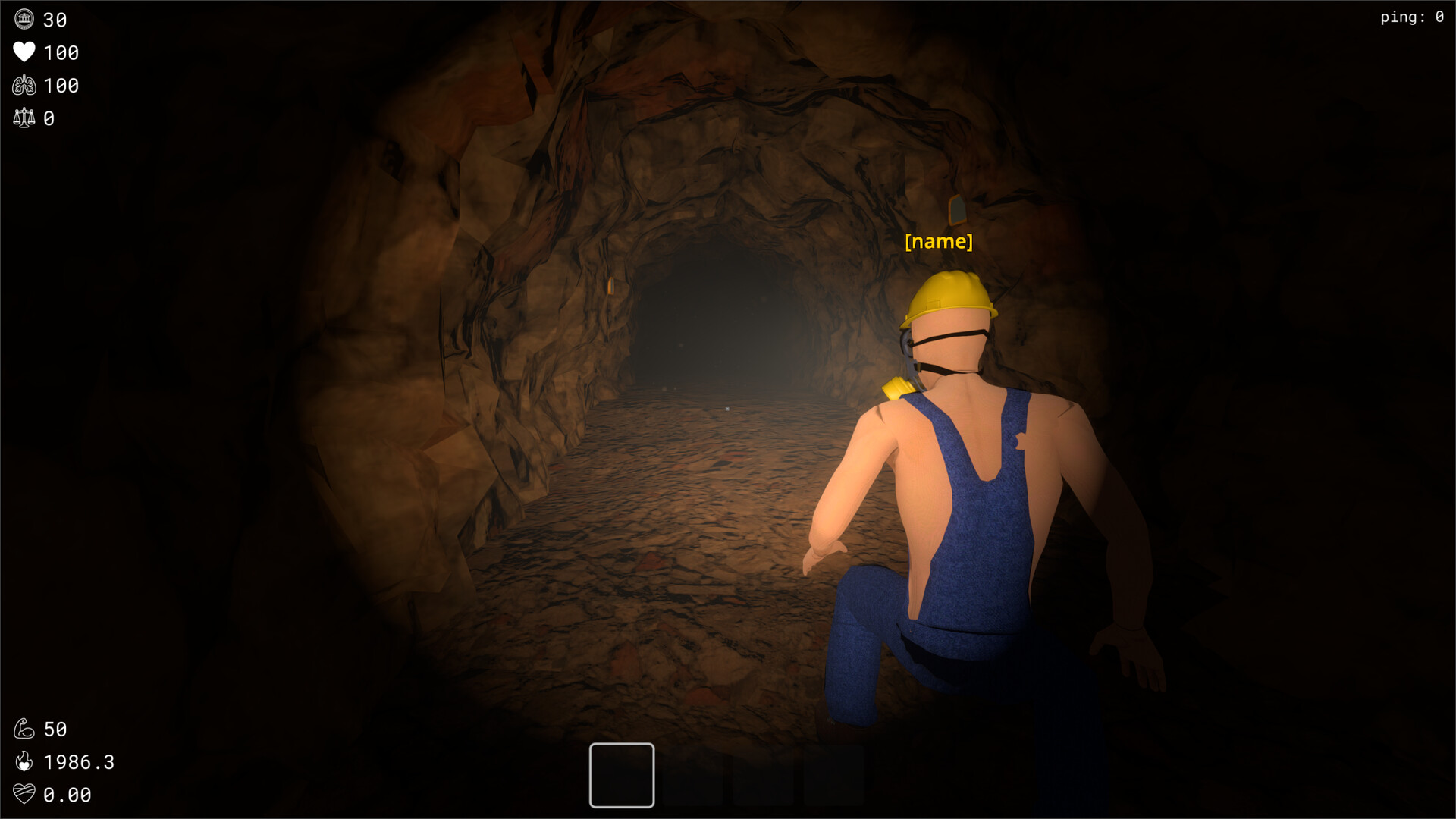The image size is (1456, 819).
Task: Select the flexed bicep strength icon
Action: click(24, 729)
